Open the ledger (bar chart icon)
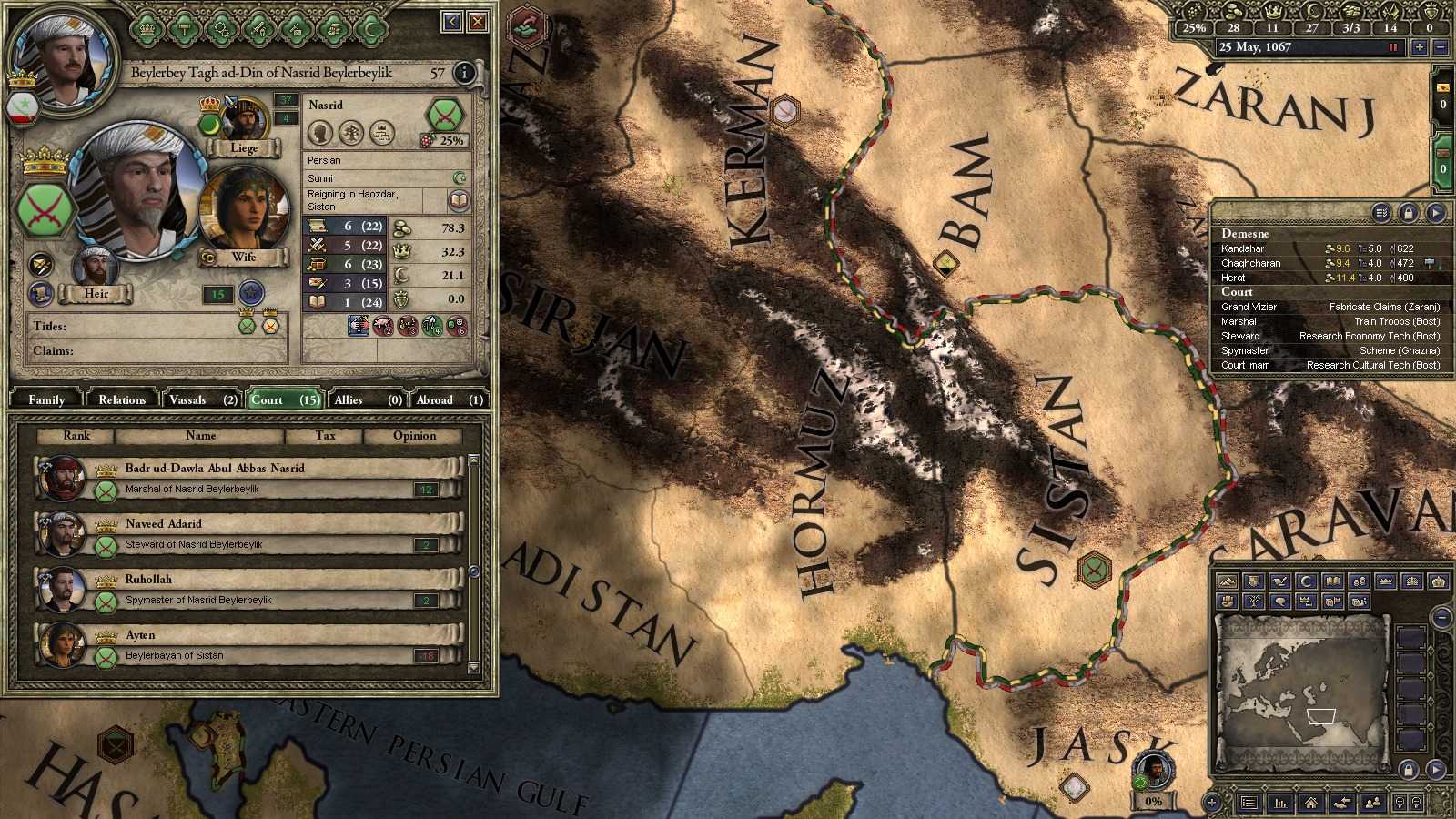 pyautogui.click(x=1280, y=804)
